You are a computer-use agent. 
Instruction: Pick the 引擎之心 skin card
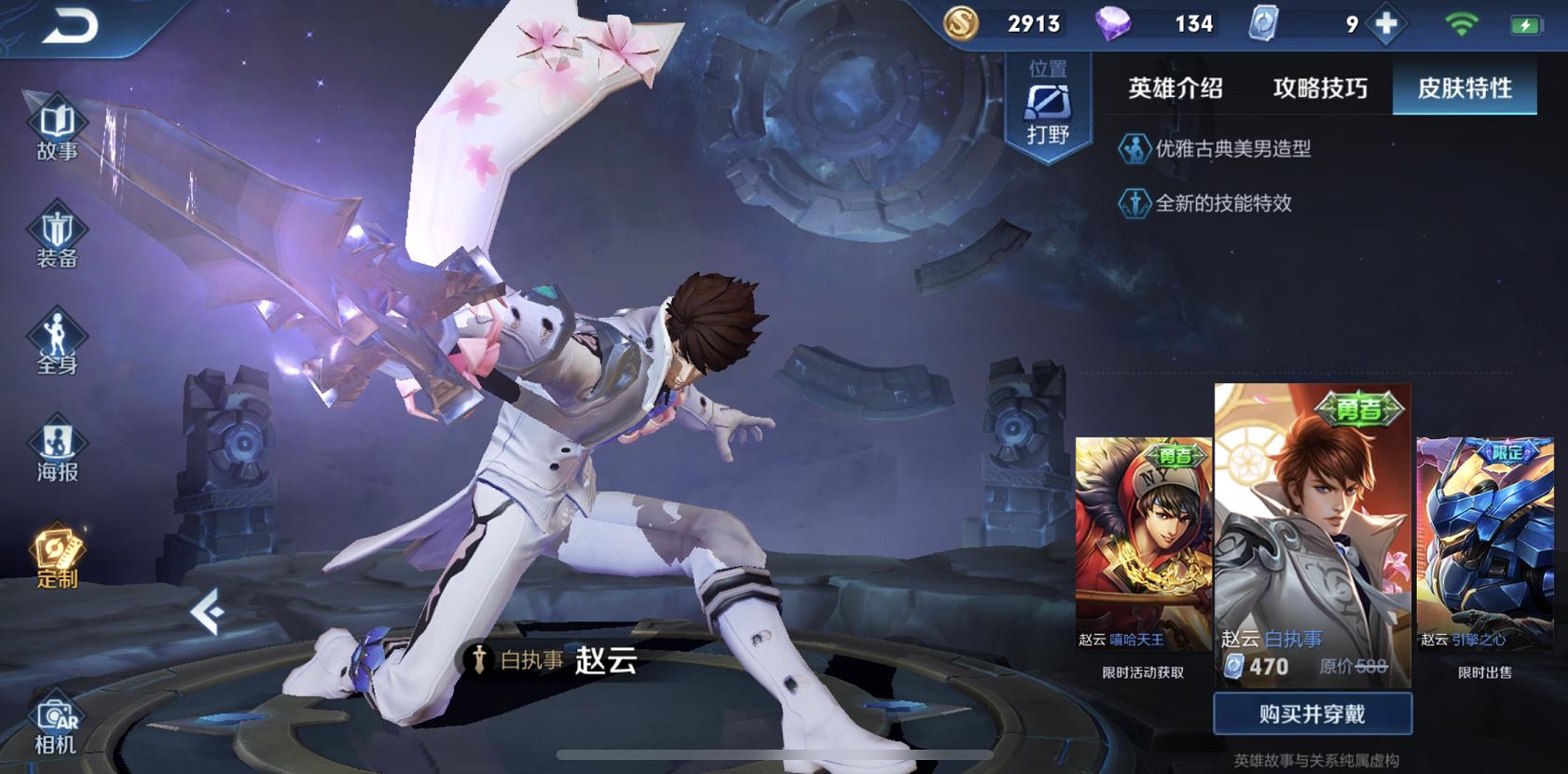(1485, 546)
